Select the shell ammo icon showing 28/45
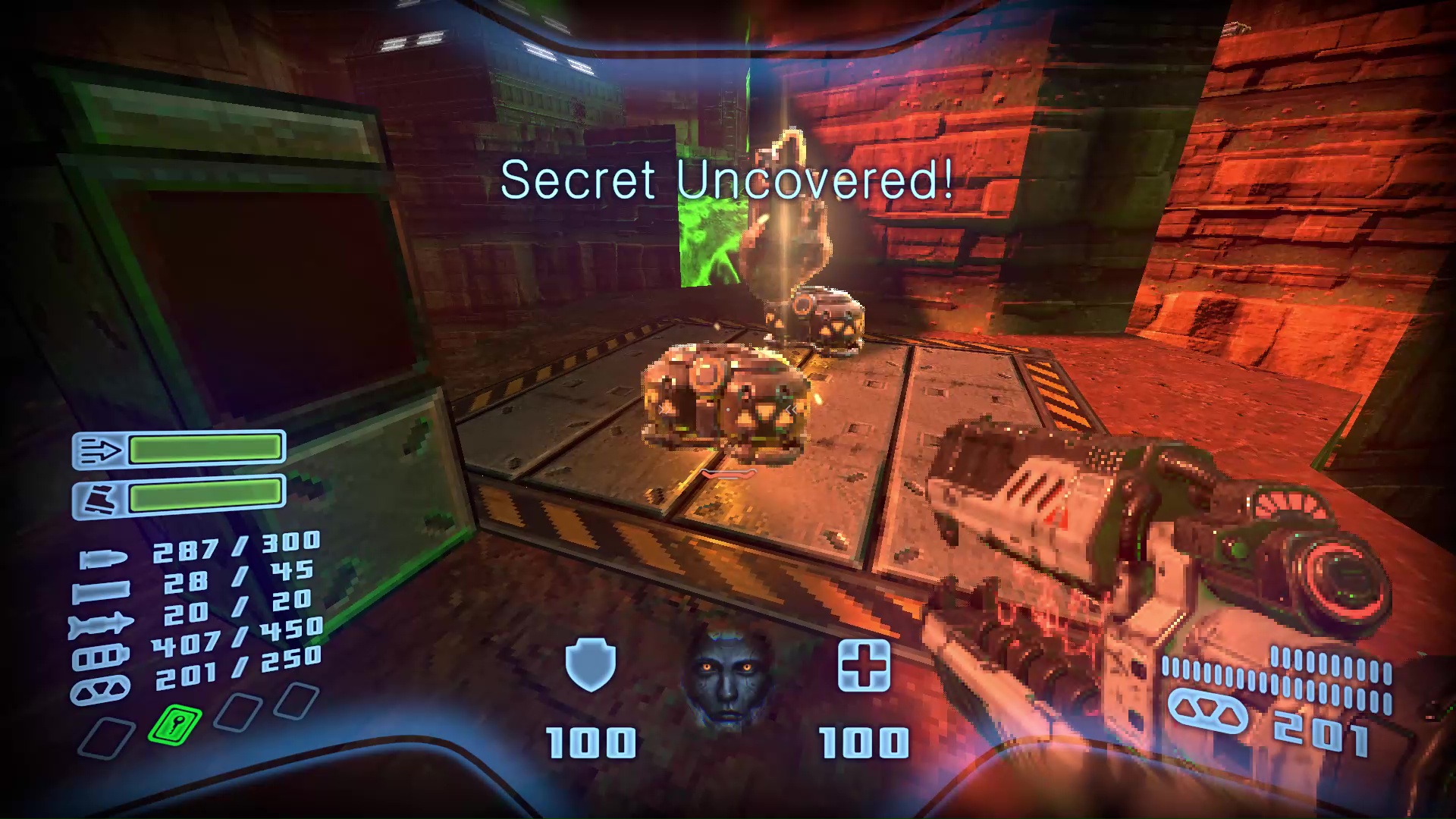 click(x=101, y=591)
